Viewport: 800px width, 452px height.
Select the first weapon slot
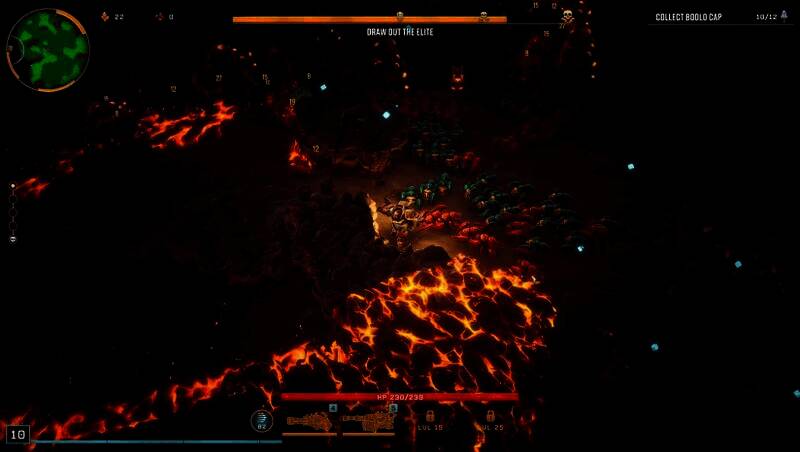(310, 420)
